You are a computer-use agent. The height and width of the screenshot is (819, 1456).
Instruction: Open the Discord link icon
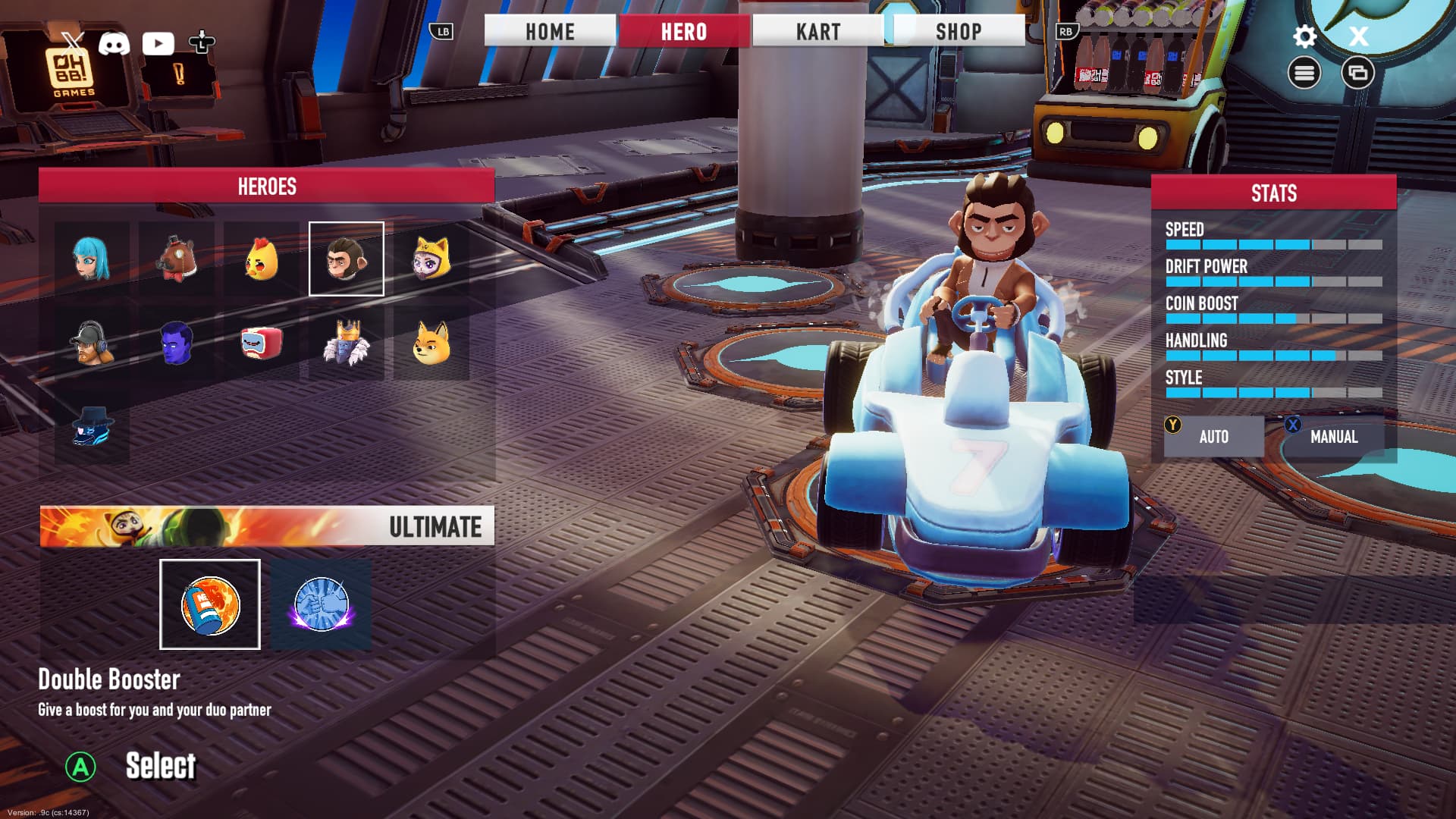point(114,44)
